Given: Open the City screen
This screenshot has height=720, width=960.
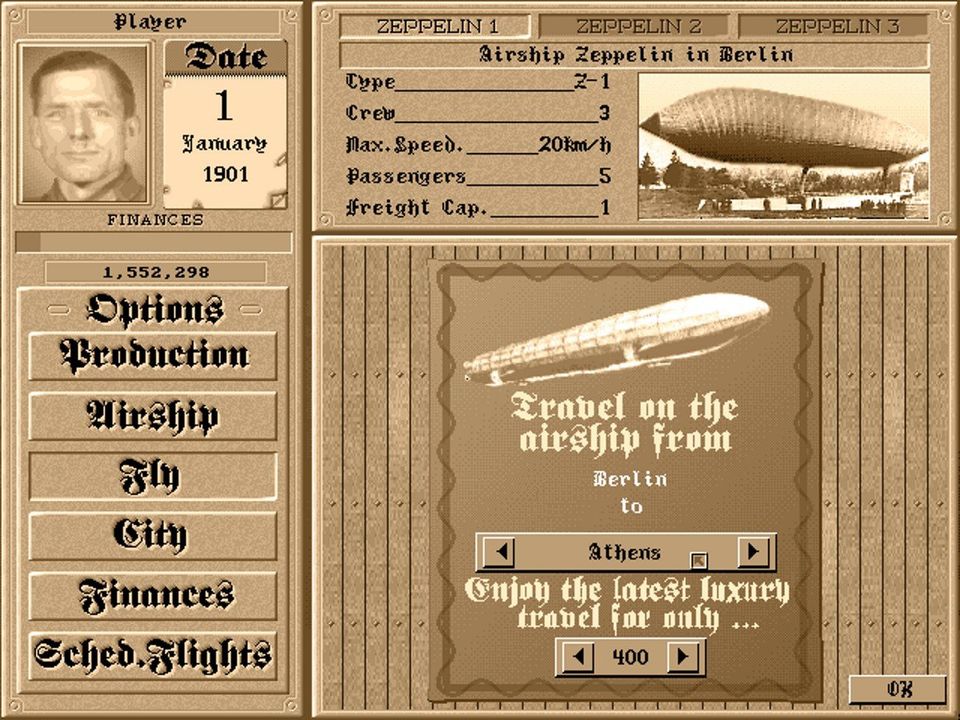Looking at the screenshot, I should [153, 536].
